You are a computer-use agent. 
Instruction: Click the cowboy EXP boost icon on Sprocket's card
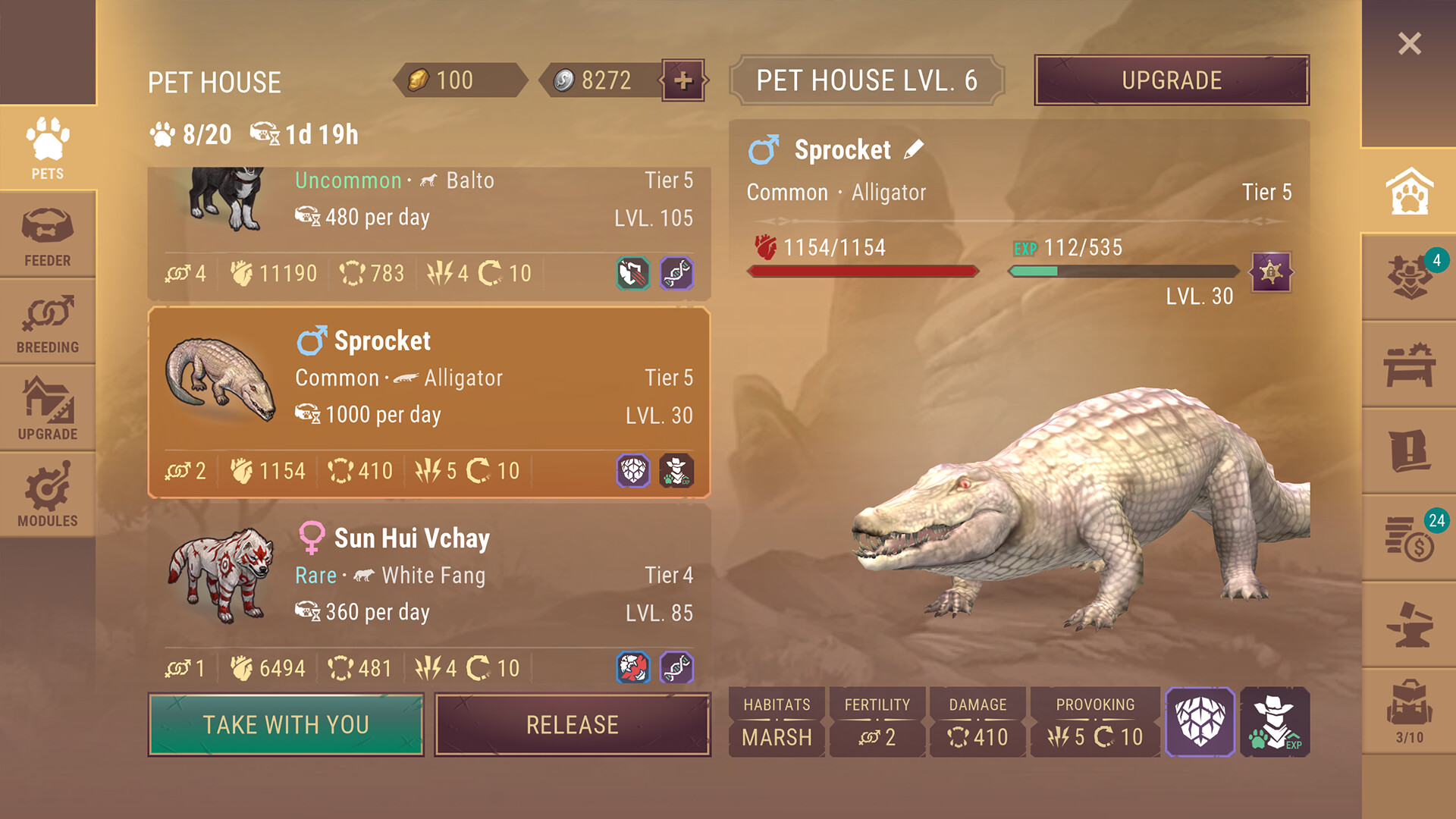click(x=677, y=471)
